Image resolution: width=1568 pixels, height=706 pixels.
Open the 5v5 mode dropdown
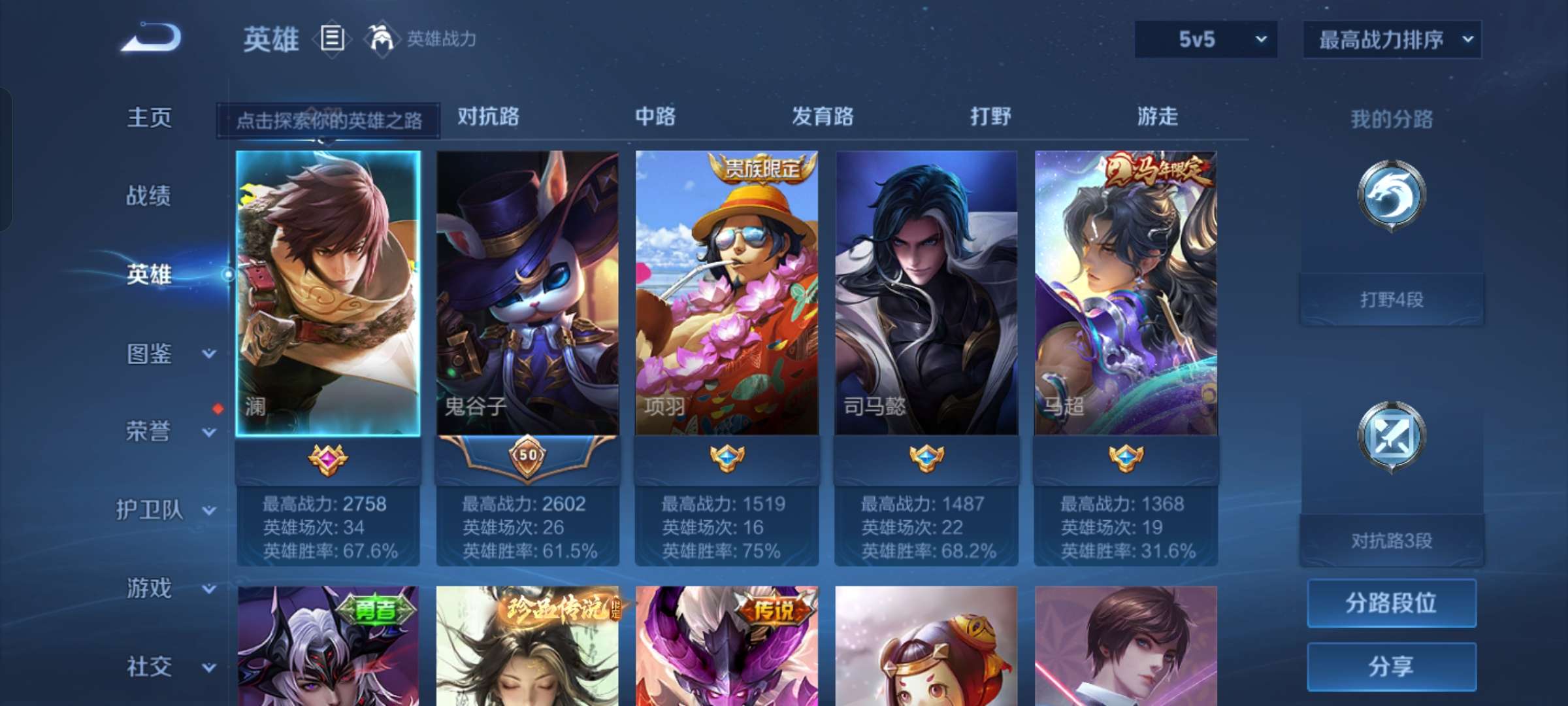point(1204,39)
